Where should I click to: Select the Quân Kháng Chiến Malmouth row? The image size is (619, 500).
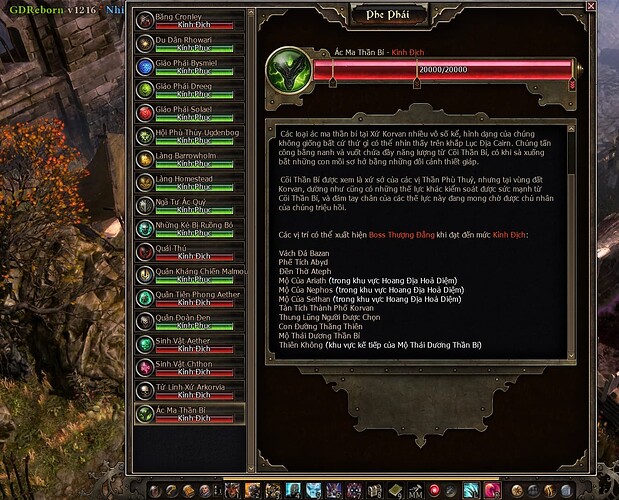pos(188,275)
